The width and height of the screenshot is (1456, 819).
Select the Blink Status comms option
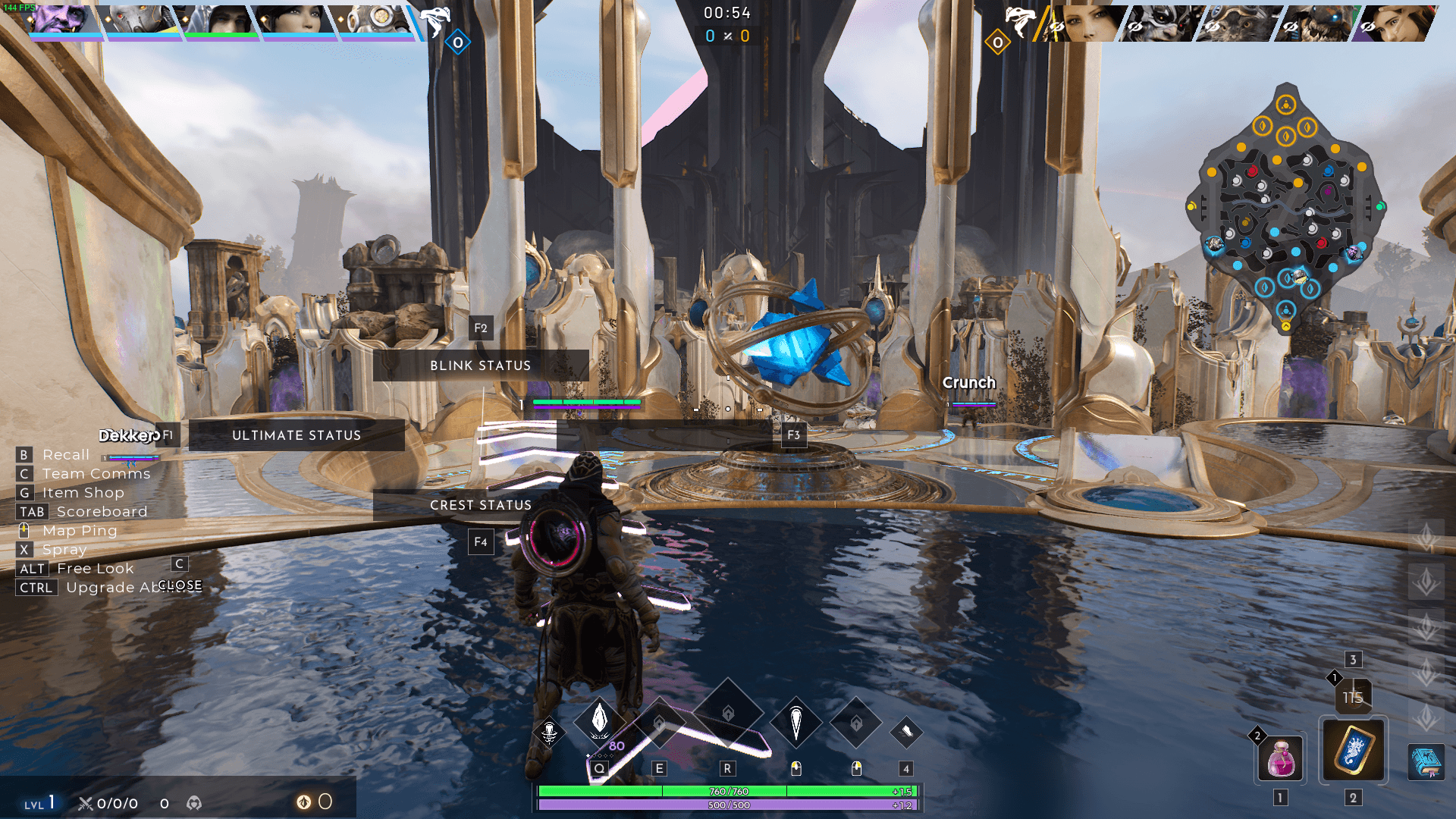(x=480, y=366)
